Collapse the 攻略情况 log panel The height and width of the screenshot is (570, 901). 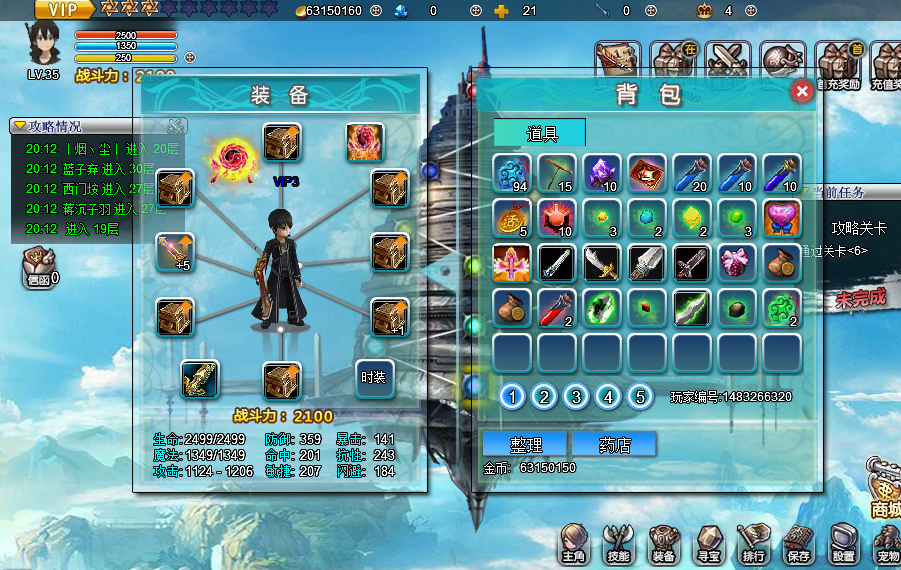pos(20,126)
